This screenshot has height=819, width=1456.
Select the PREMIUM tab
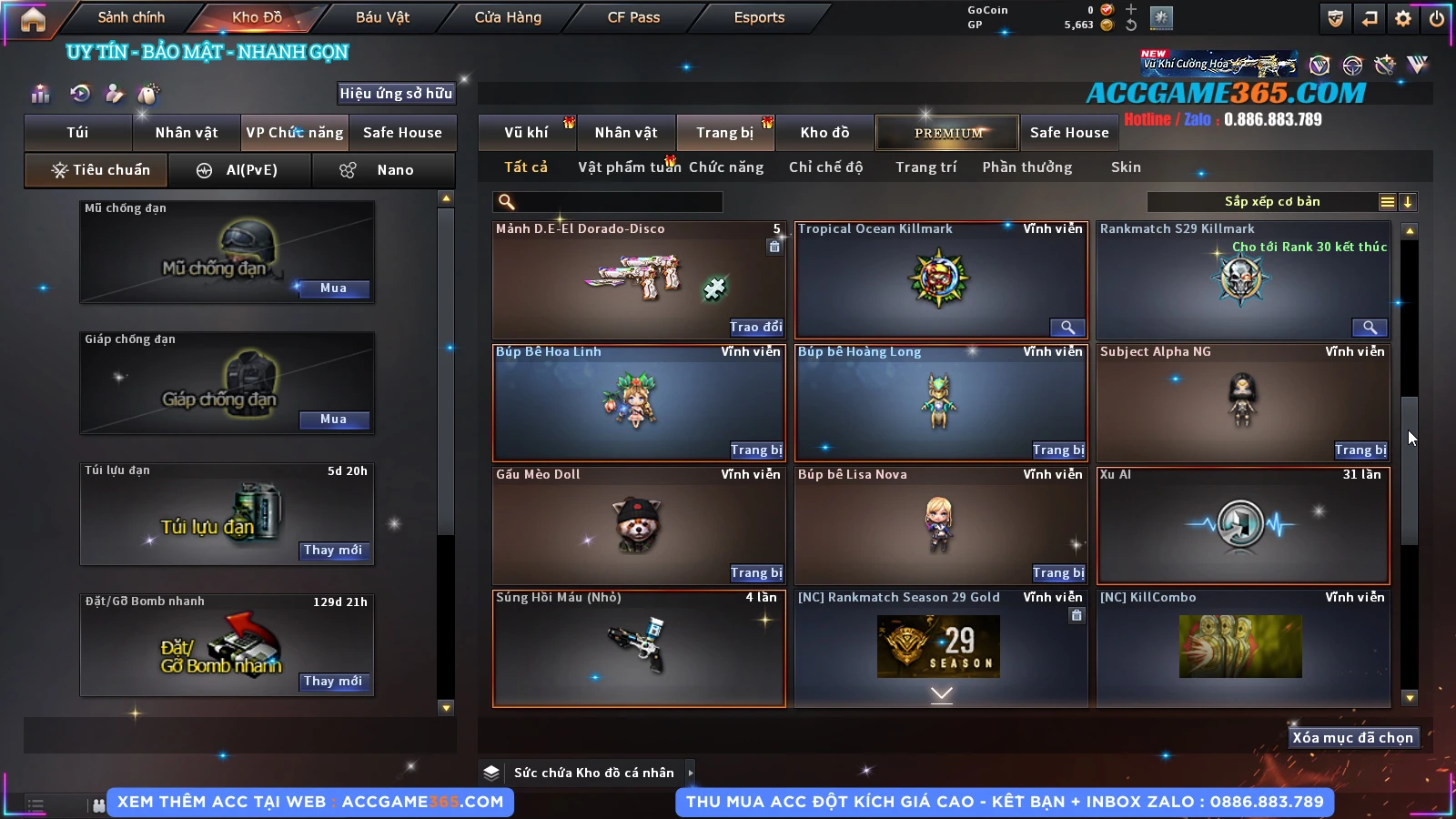click(x=948, y=133)
